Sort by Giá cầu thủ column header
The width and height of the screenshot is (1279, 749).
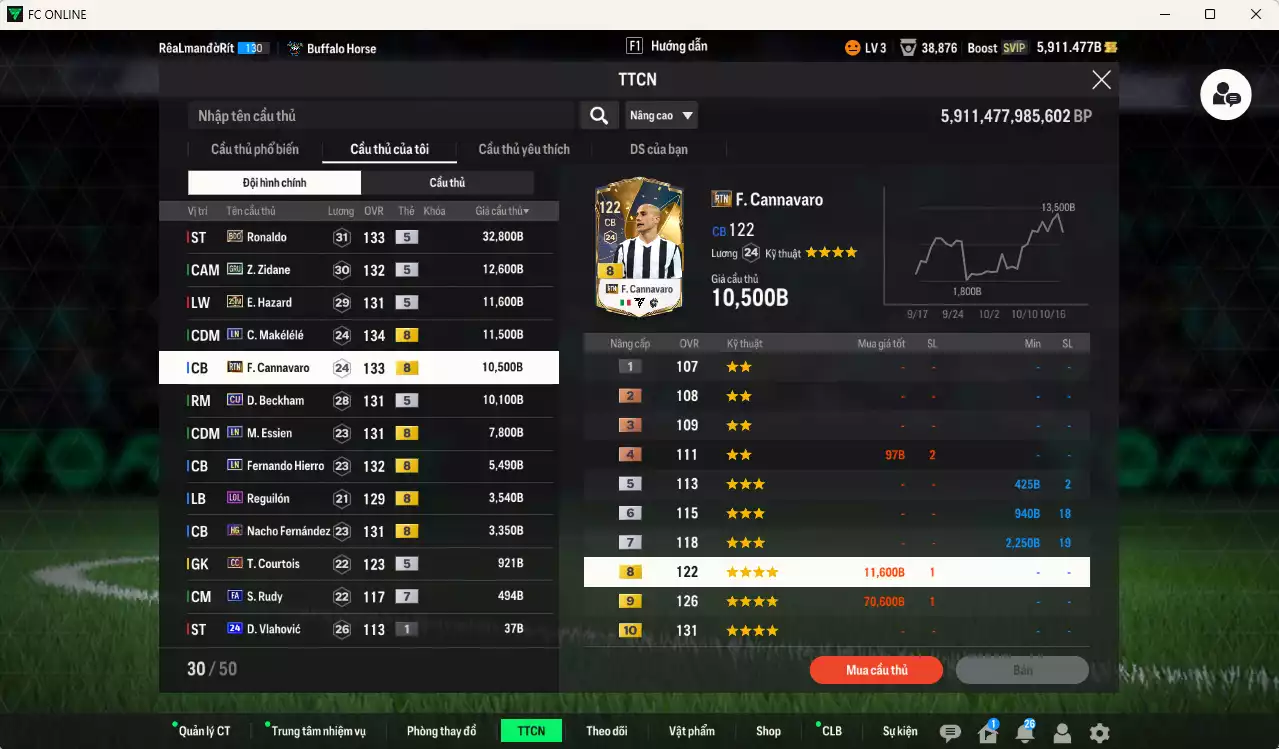coord(502,211)
